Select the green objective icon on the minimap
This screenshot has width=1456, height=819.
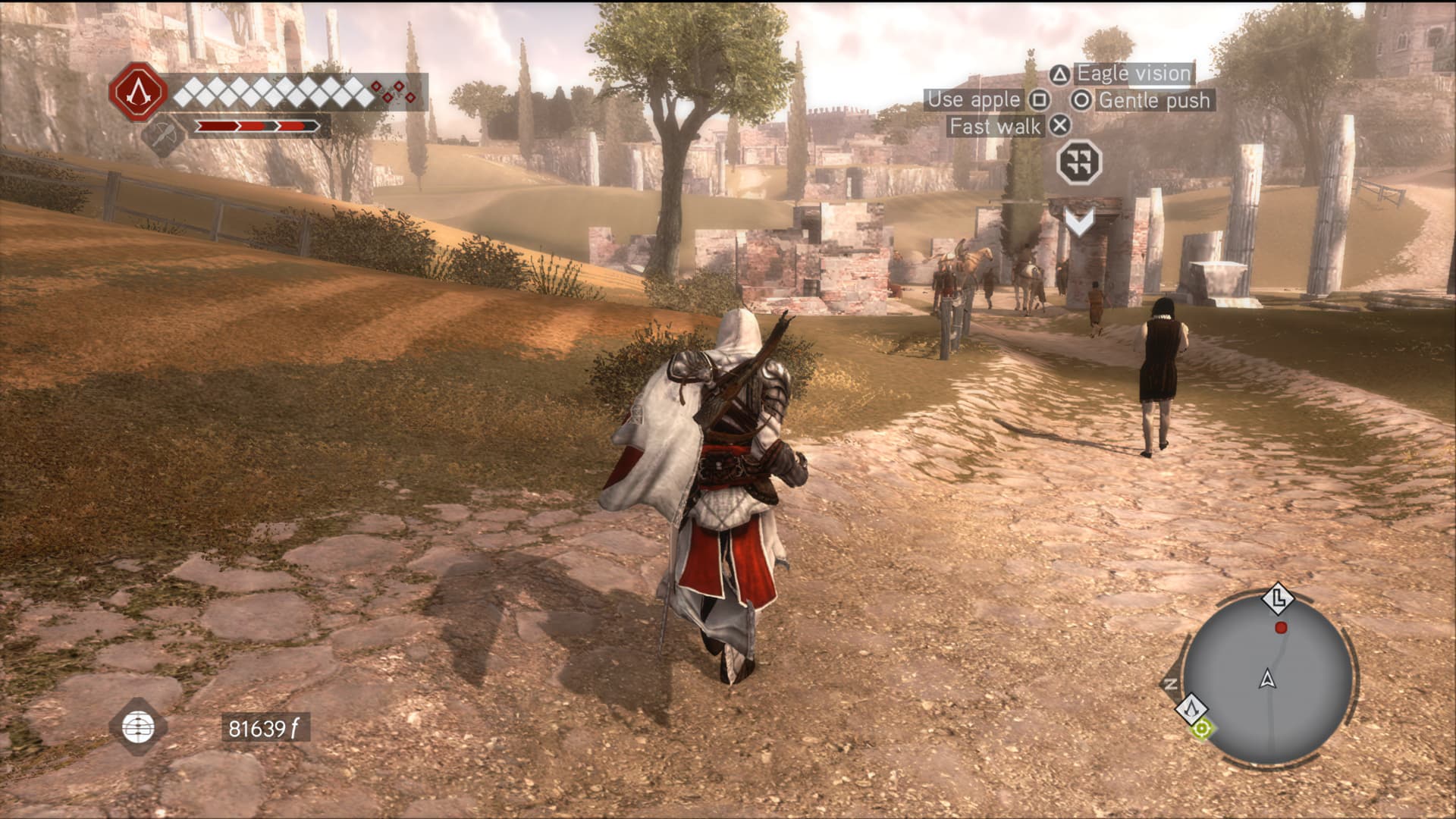coord(1201,730)
